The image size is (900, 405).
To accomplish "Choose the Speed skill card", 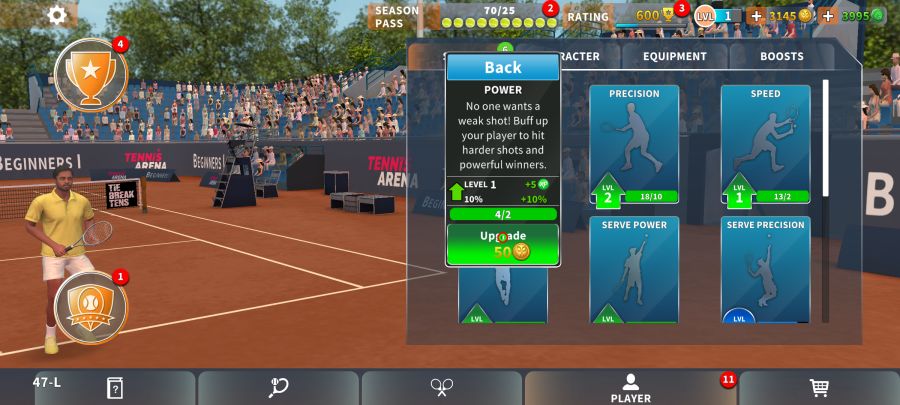I will (x=765, y=144).
